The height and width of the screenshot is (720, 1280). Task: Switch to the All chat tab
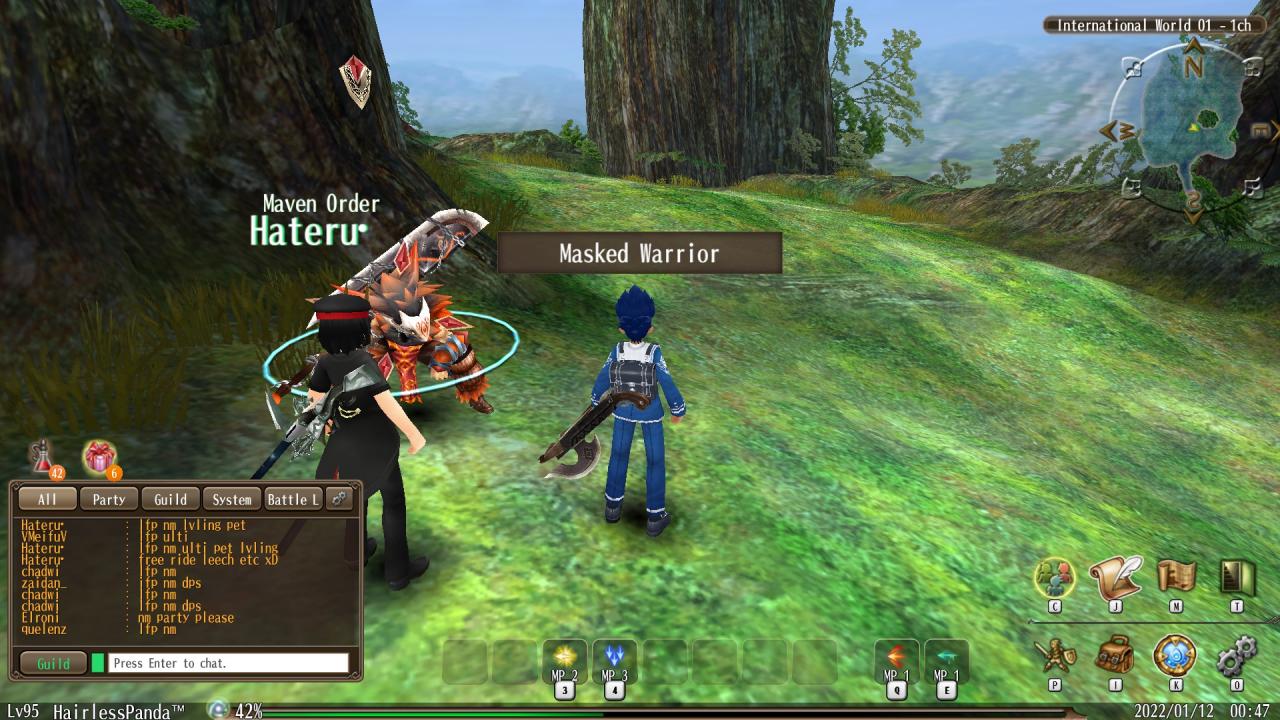47,499
